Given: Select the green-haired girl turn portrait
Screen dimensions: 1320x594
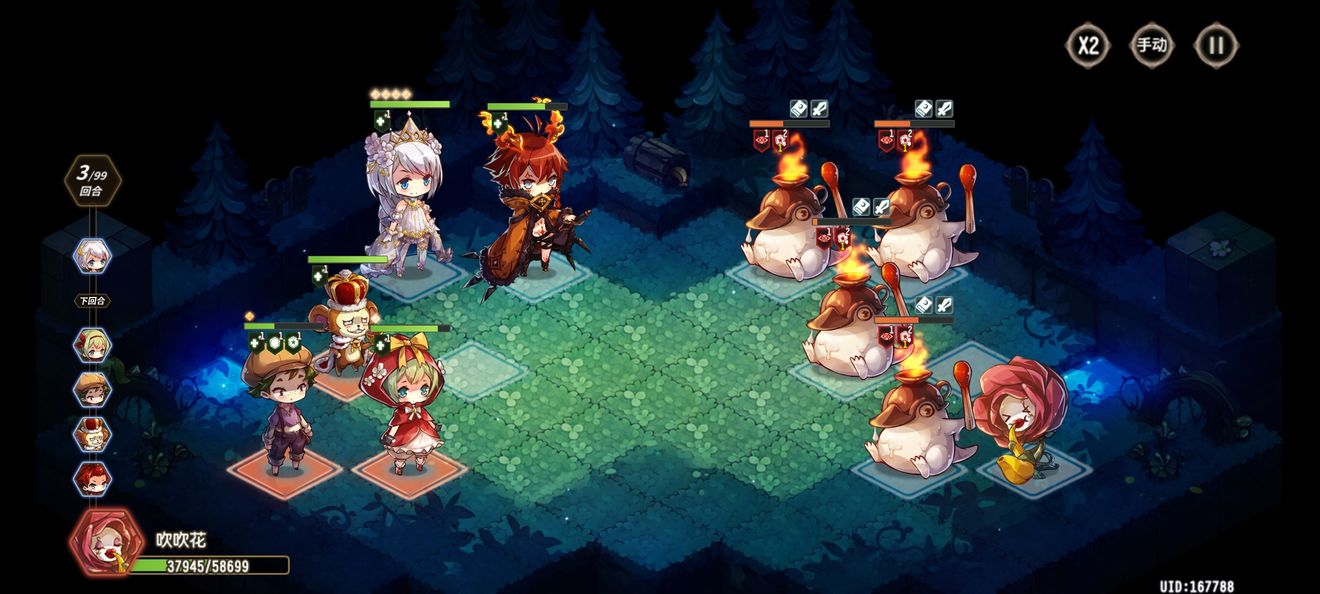Looking at the screenshot, I should coord(93,345).
